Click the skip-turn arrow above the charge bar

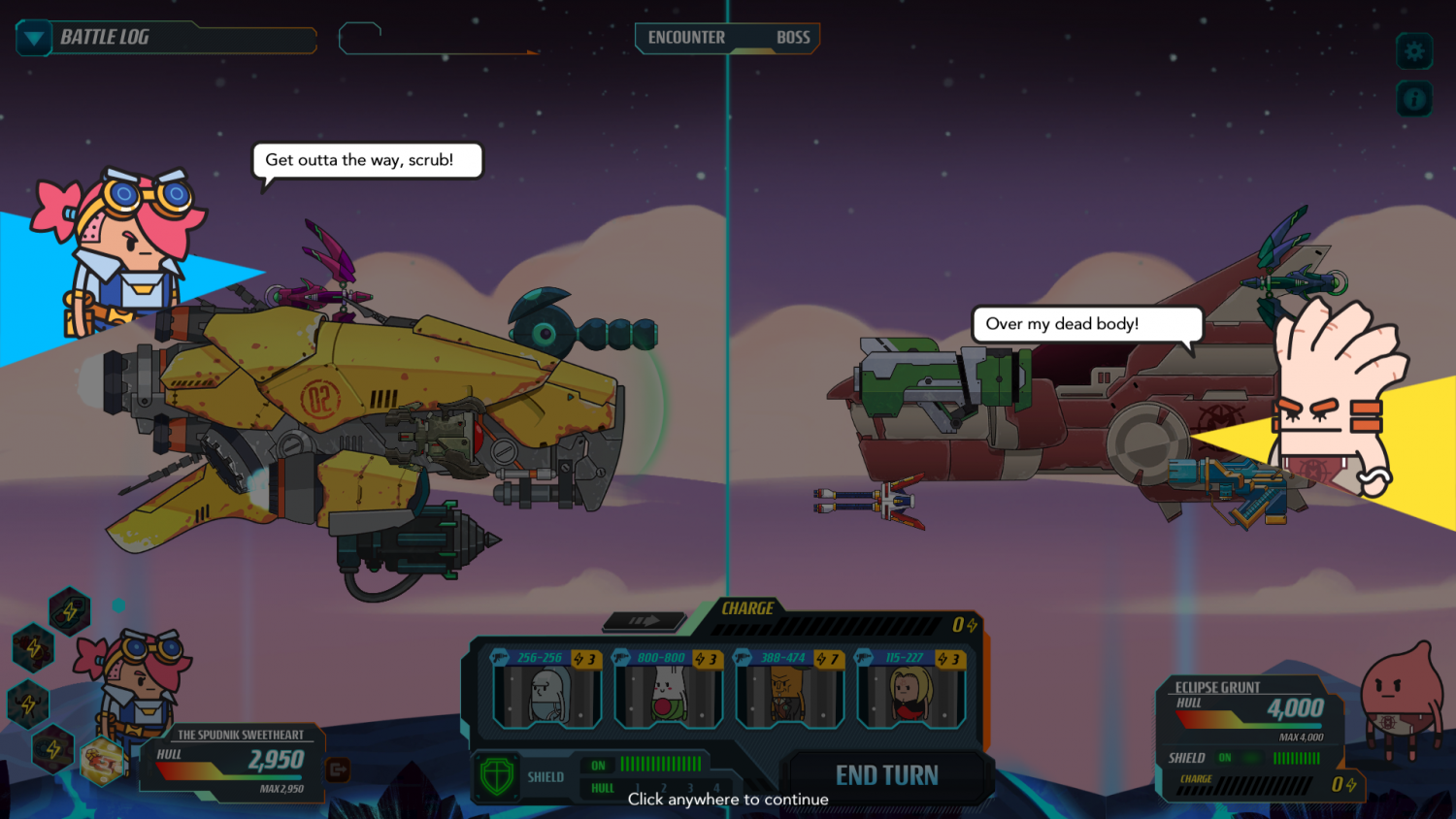click(x=644, y=622)
